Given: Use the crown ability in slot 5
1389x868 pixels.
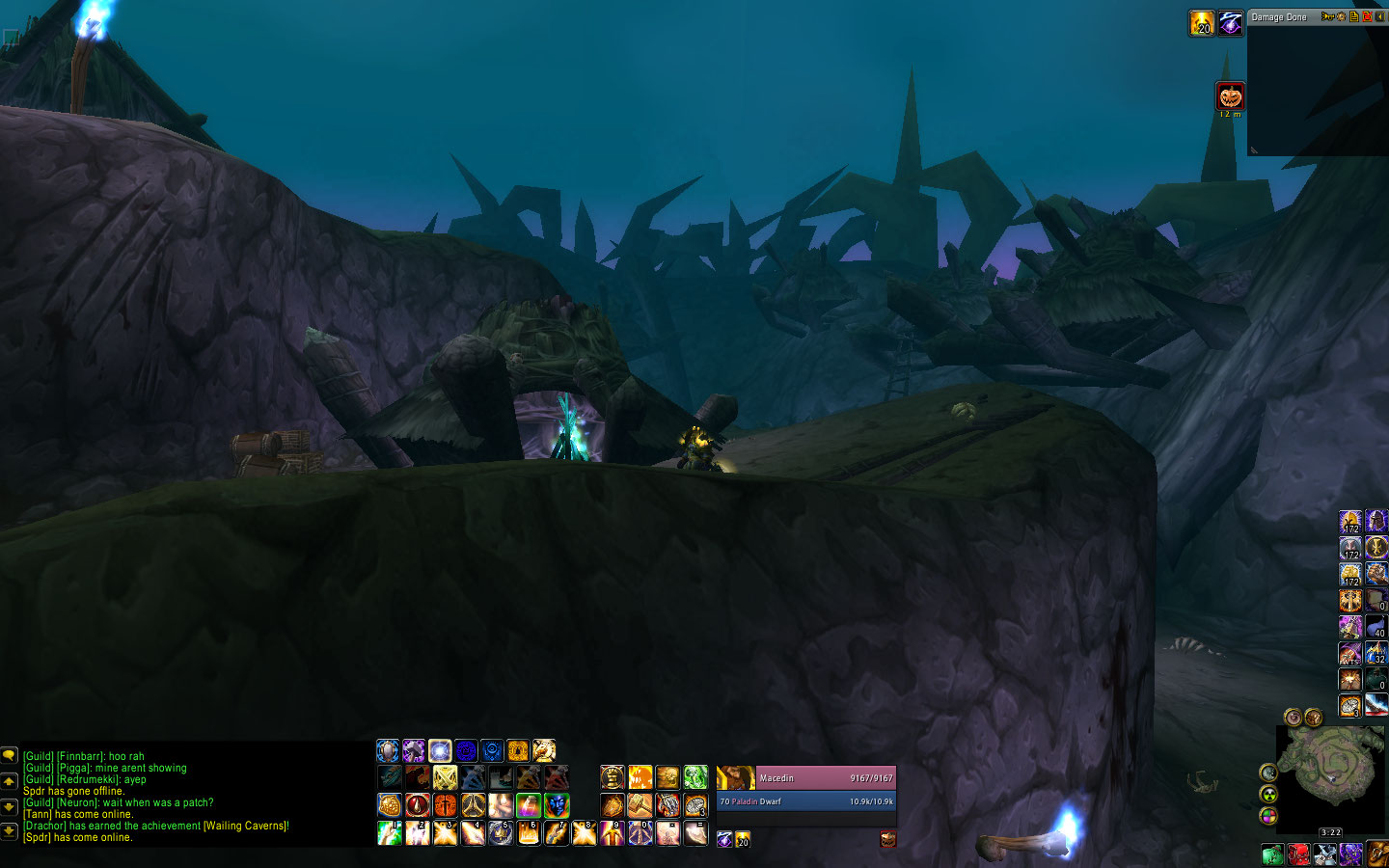Looking at the screenshot, I should click(501, 832).
